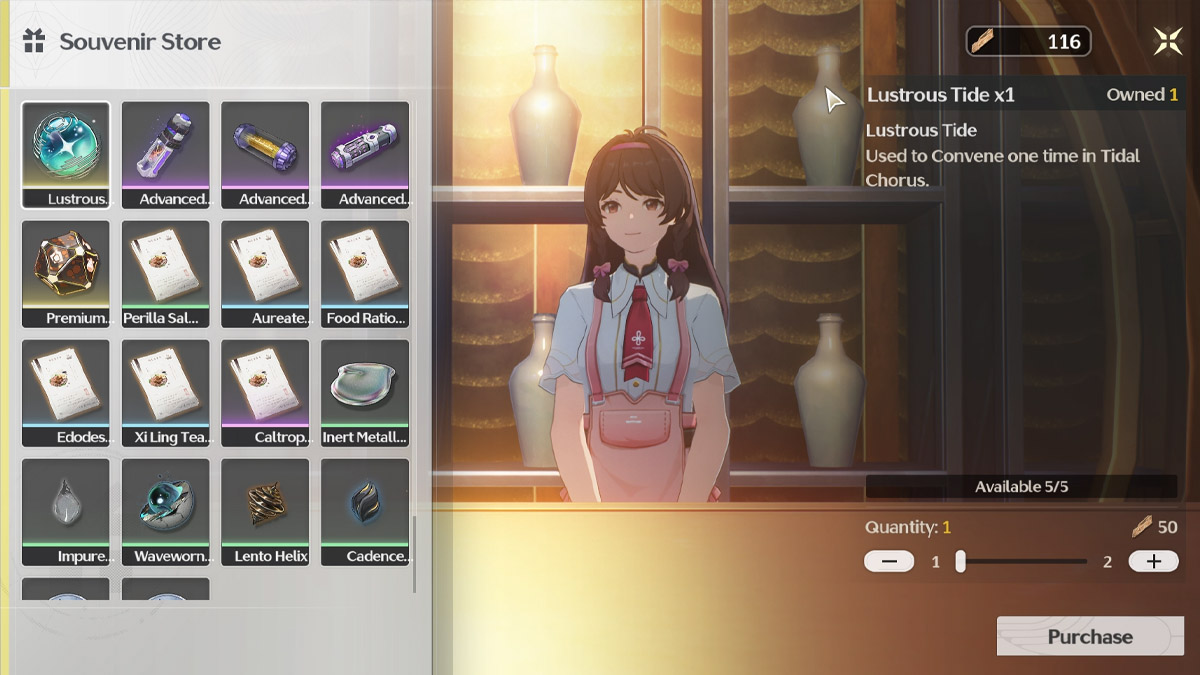Screen dimensions: 1200x675
Task: Click the quantity slider handle
Action: click(x=960, y=561)
